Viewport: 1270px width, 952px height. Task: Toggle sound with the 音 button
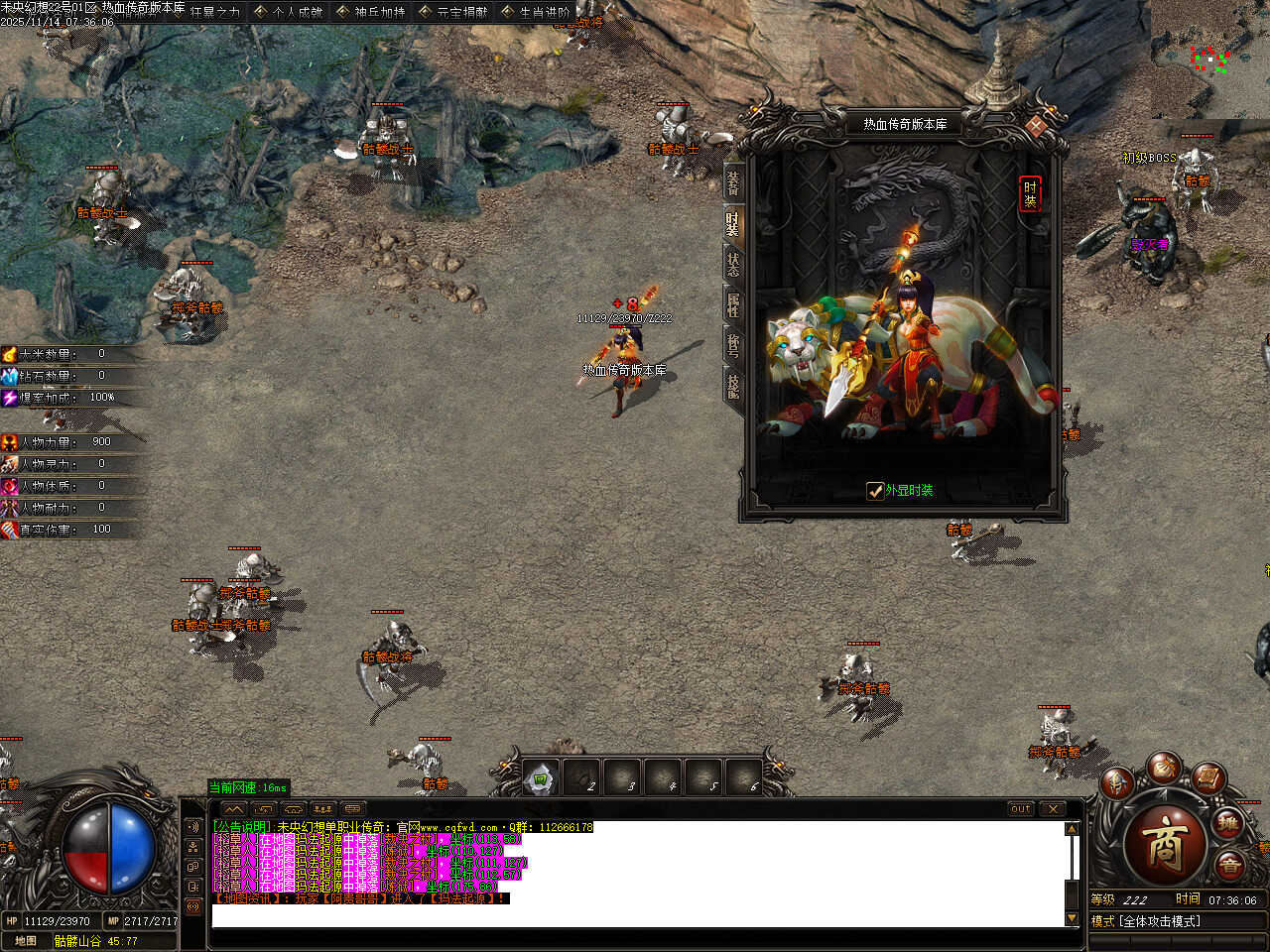click(x=1230, y=866)
